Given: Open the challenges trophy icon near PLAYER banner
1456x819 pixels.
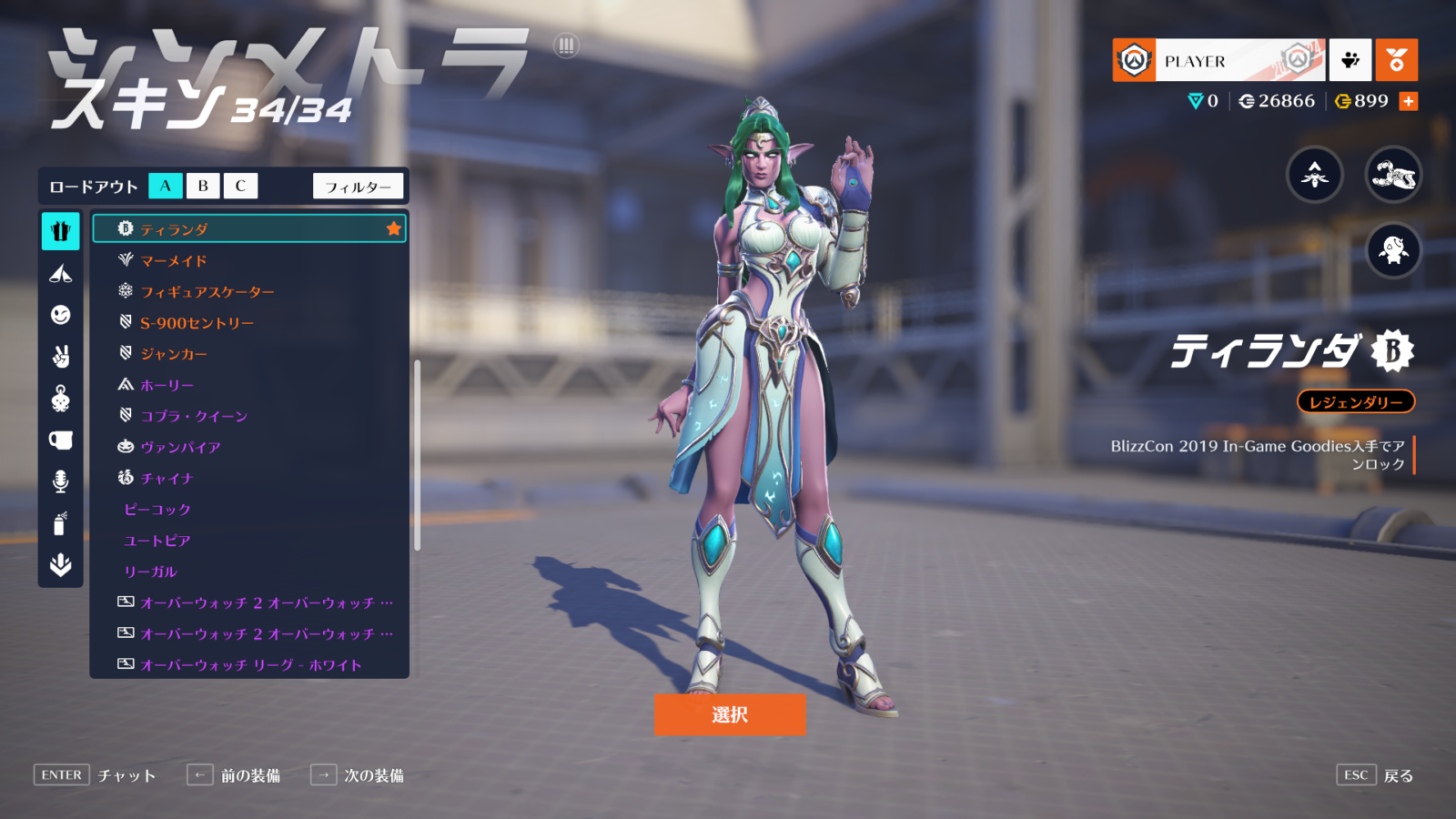Looking at the screenshot, I should point(1350,60).
